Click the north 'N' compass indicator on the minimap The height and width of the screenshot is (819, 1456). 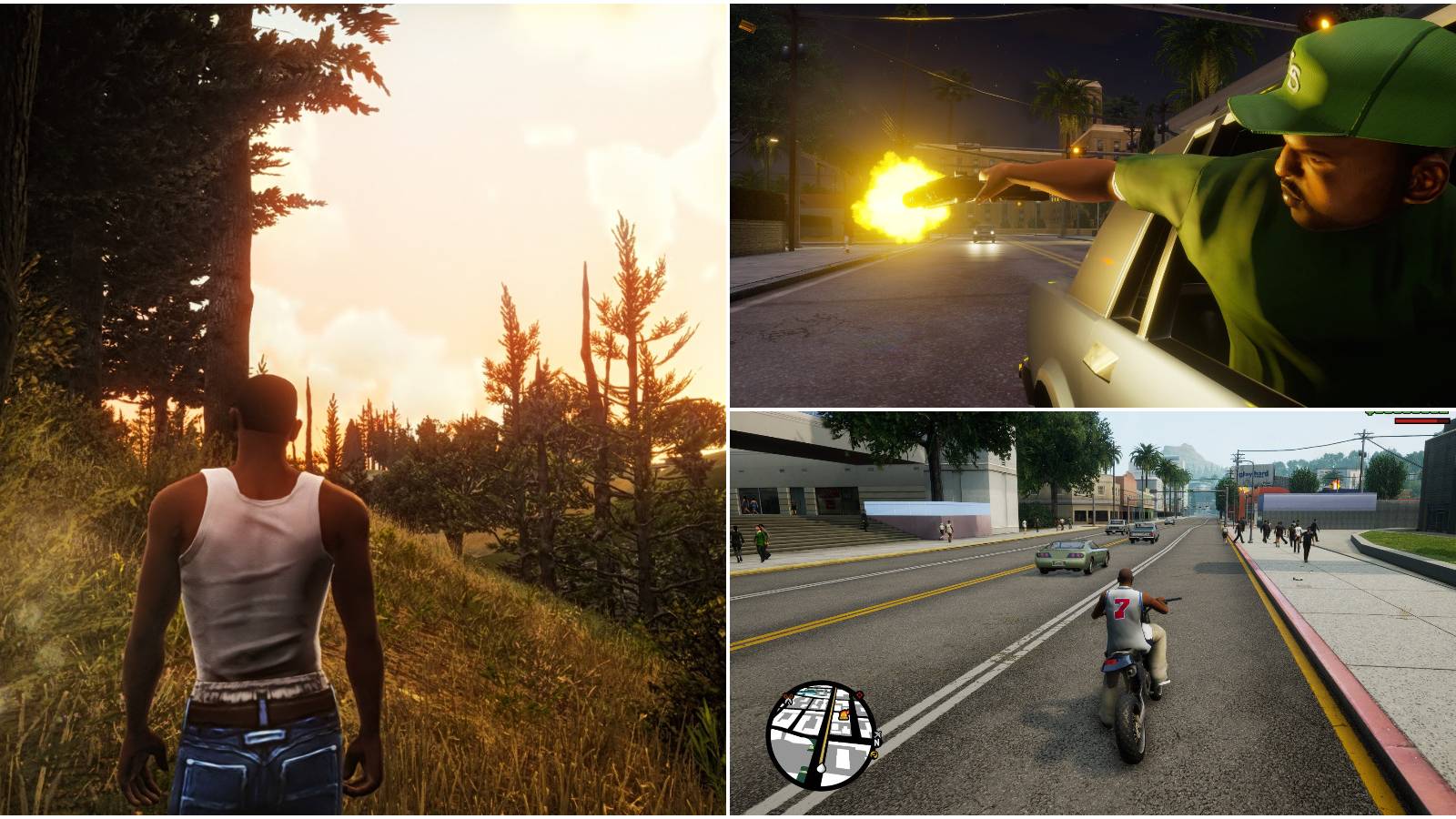click(876, 743)
